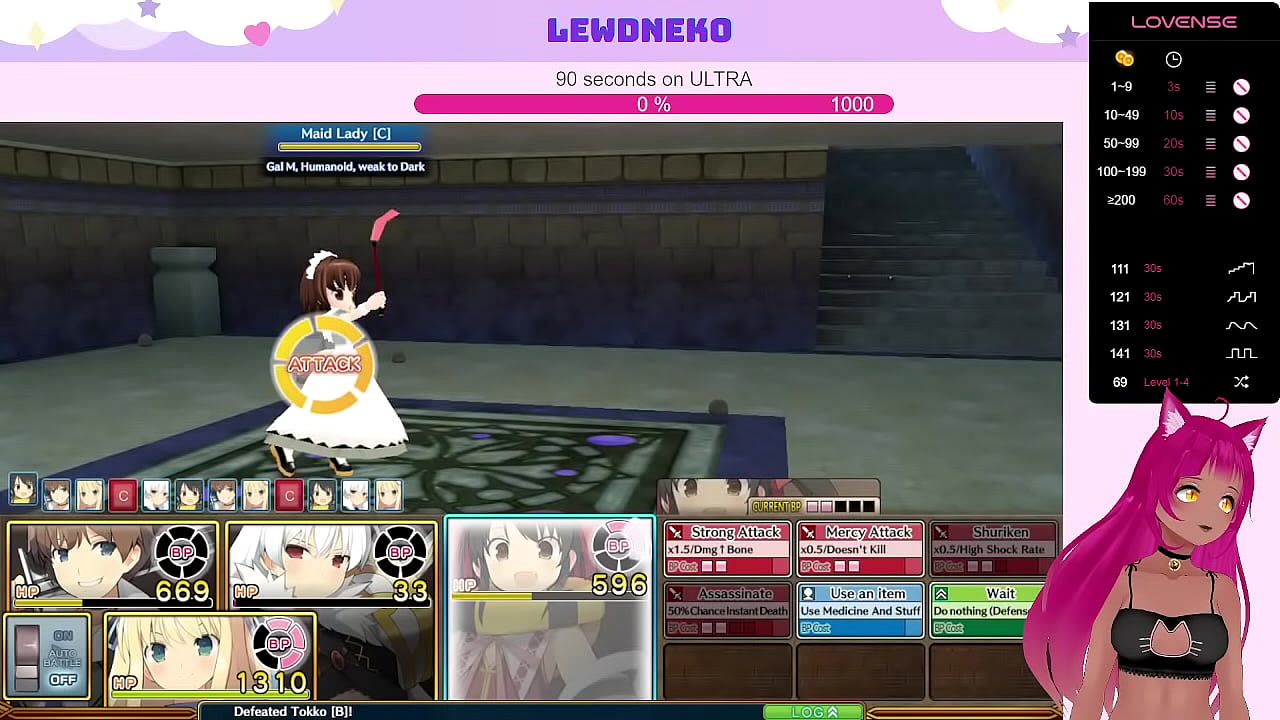1280x720 pixels.
Task: Click the shuffle icon next to level 69
Action: [x=1241, y=382]
